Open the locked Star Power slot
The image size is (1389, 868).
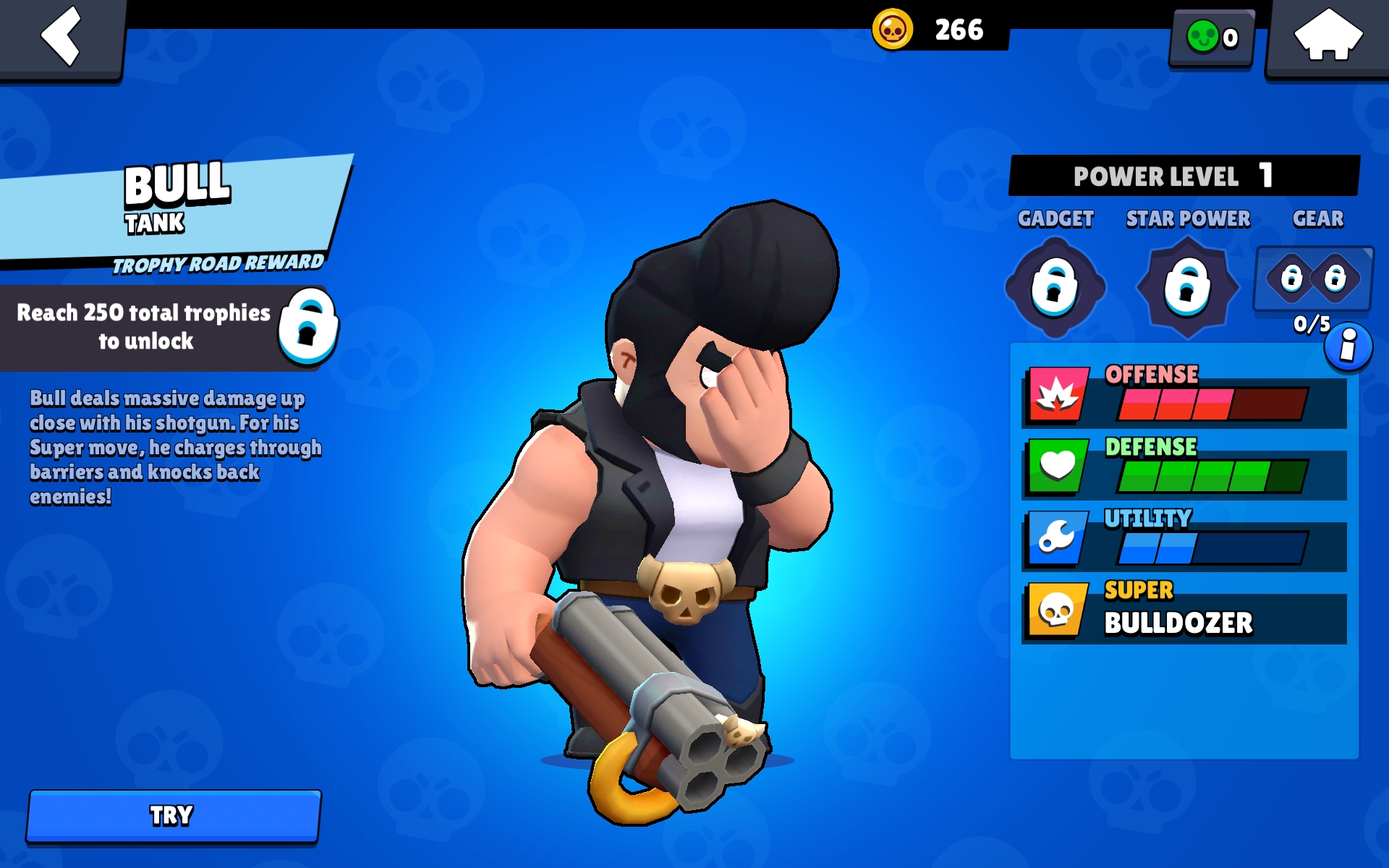[x=1187, y=287]
